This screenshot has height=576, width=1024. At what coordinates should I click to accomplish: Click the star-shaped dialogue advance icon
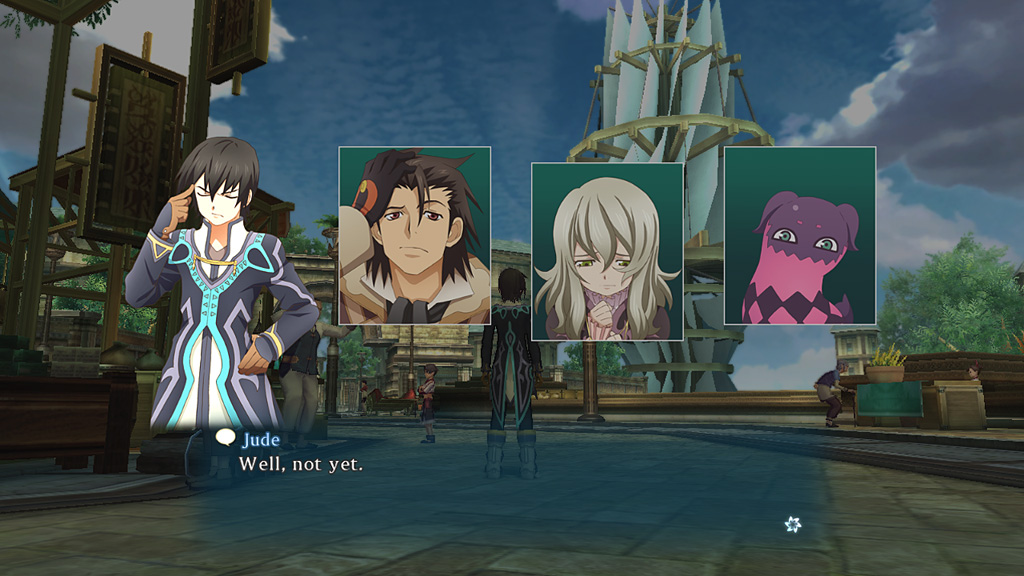tap(793, 524)
